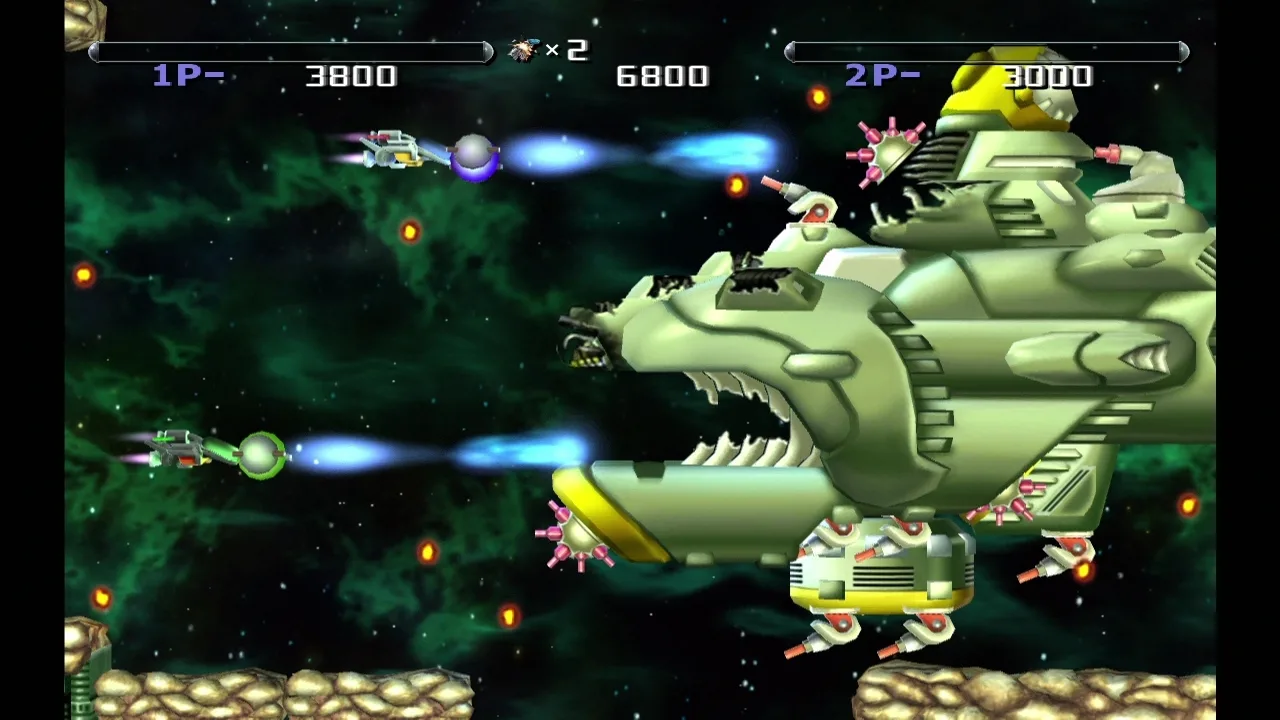Click the 6800 high score text
Screen dimensions: 1280x720
coord(665,75)
